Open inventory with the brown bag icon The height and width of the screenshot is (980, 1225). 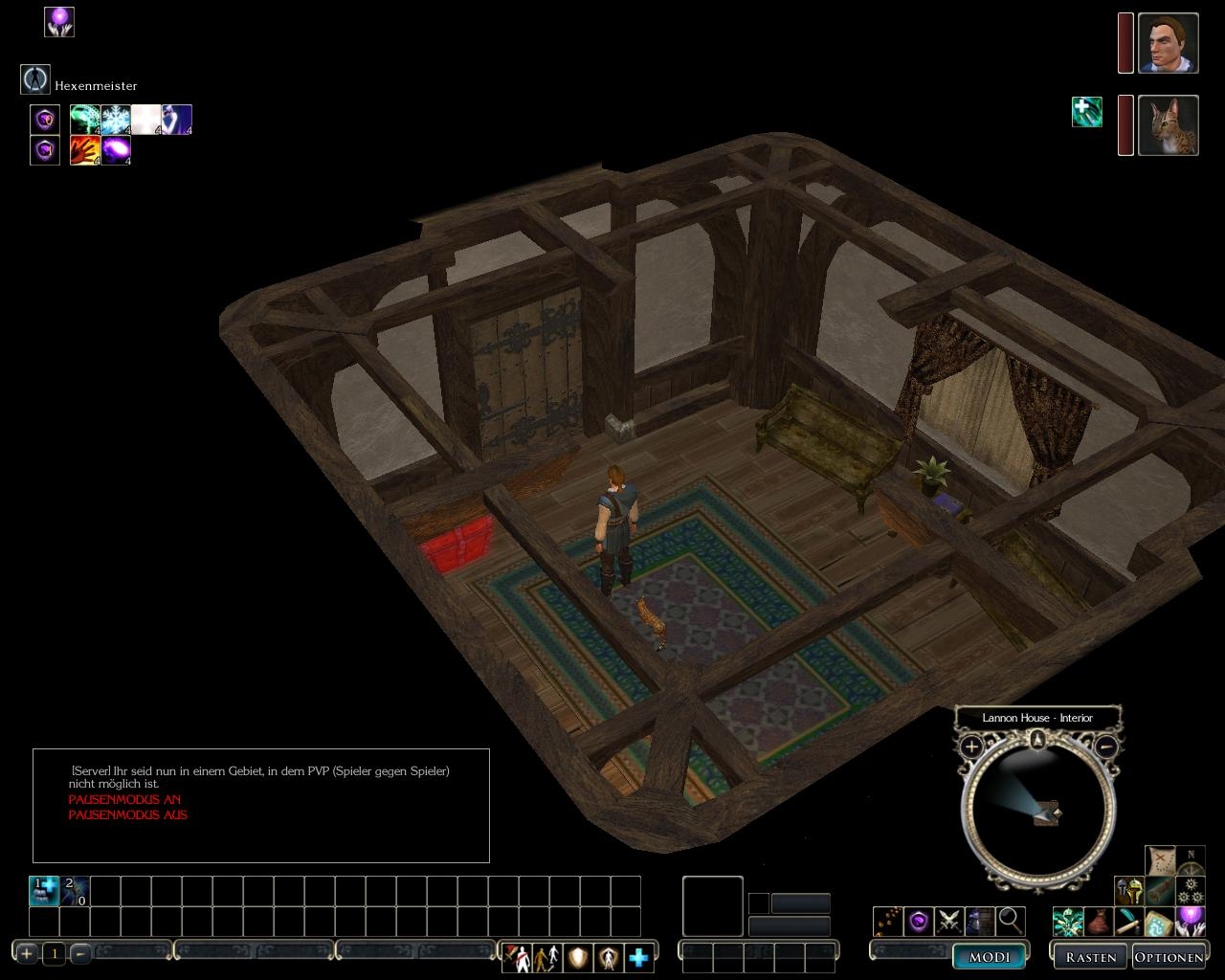click(1099, 923)
